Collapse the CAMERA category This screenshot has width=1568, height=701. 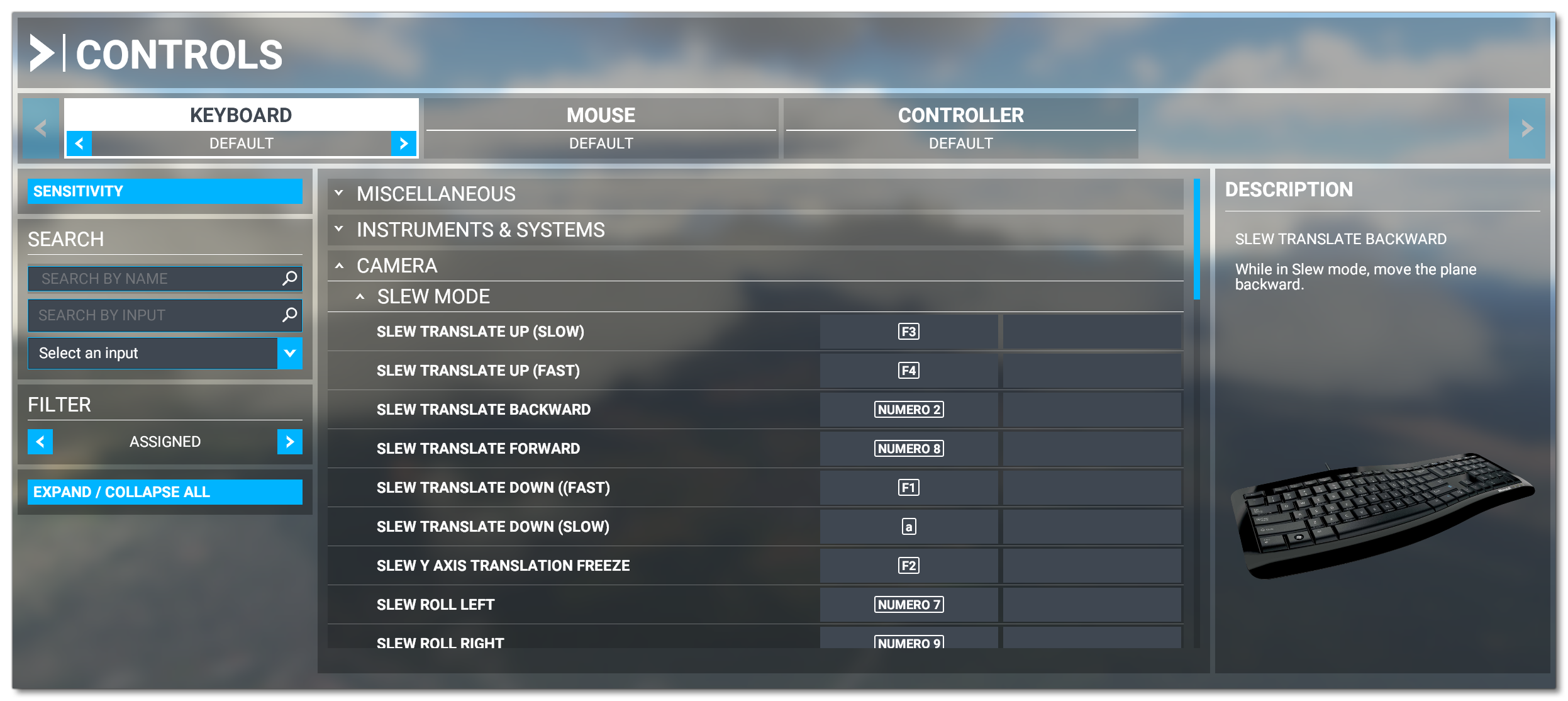[x=340, y=265]
